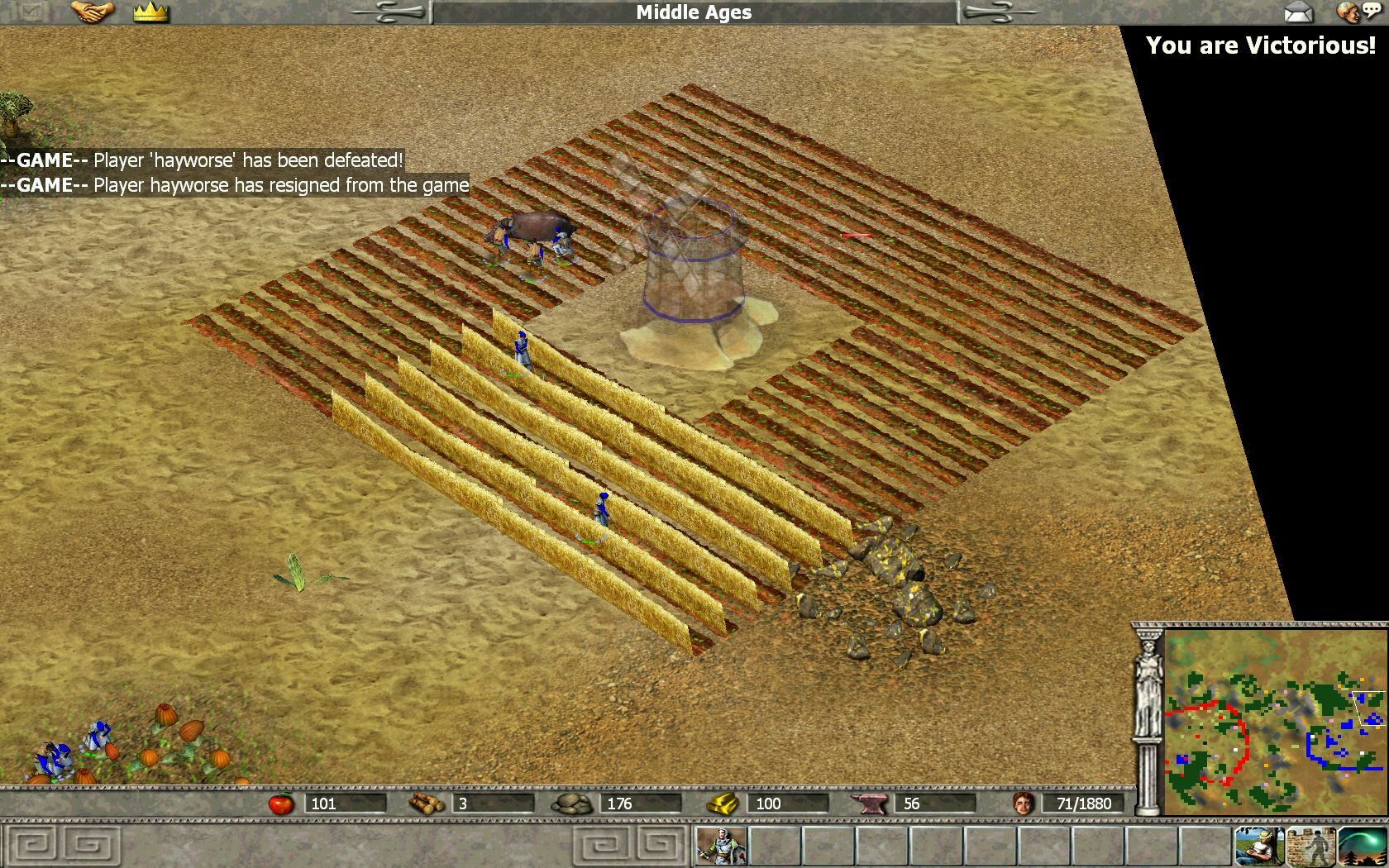Click the wood logs resource icon

coord(427,803)
